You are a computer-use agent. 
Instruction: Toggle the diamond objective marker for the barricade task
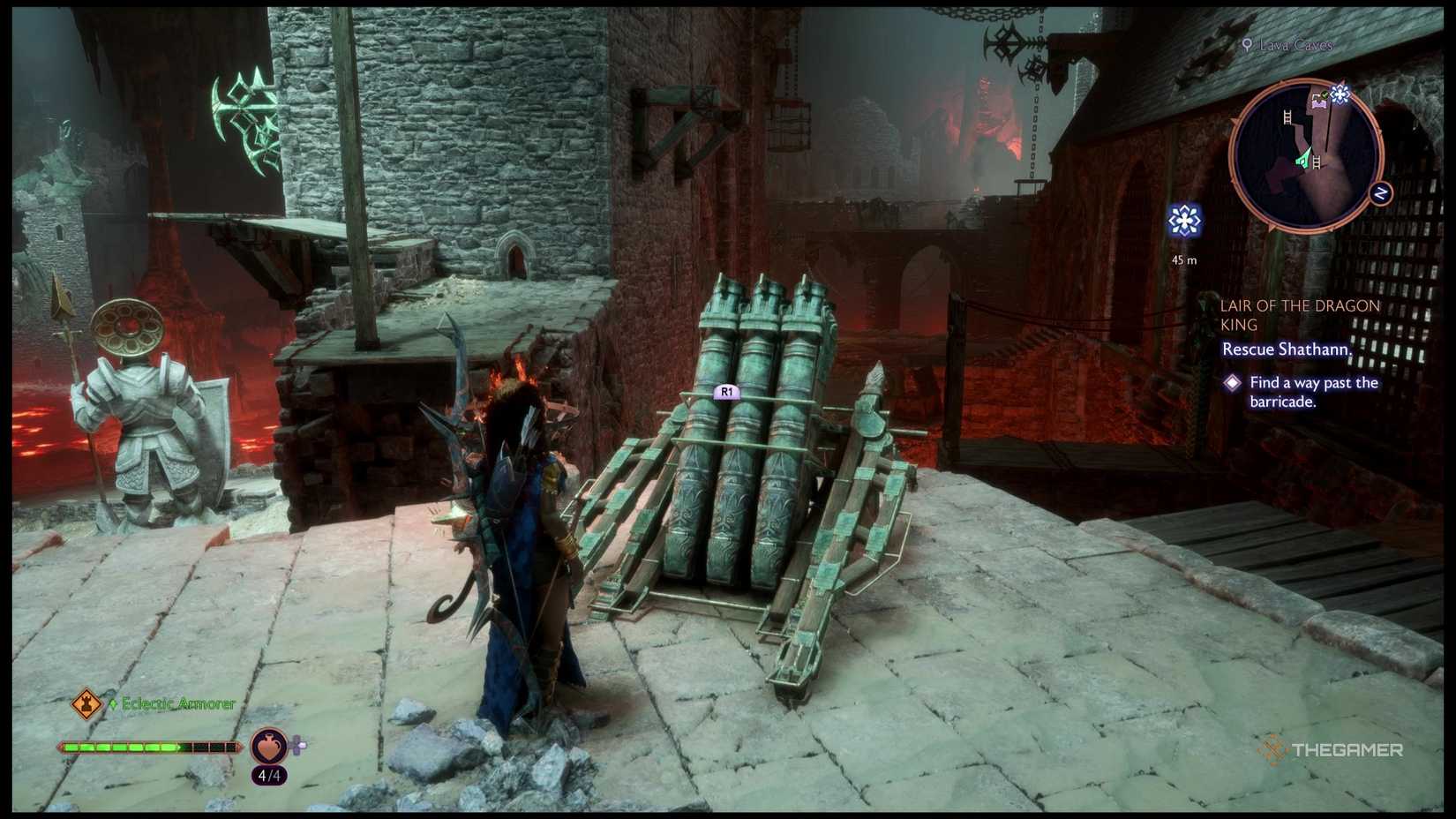1233,384
